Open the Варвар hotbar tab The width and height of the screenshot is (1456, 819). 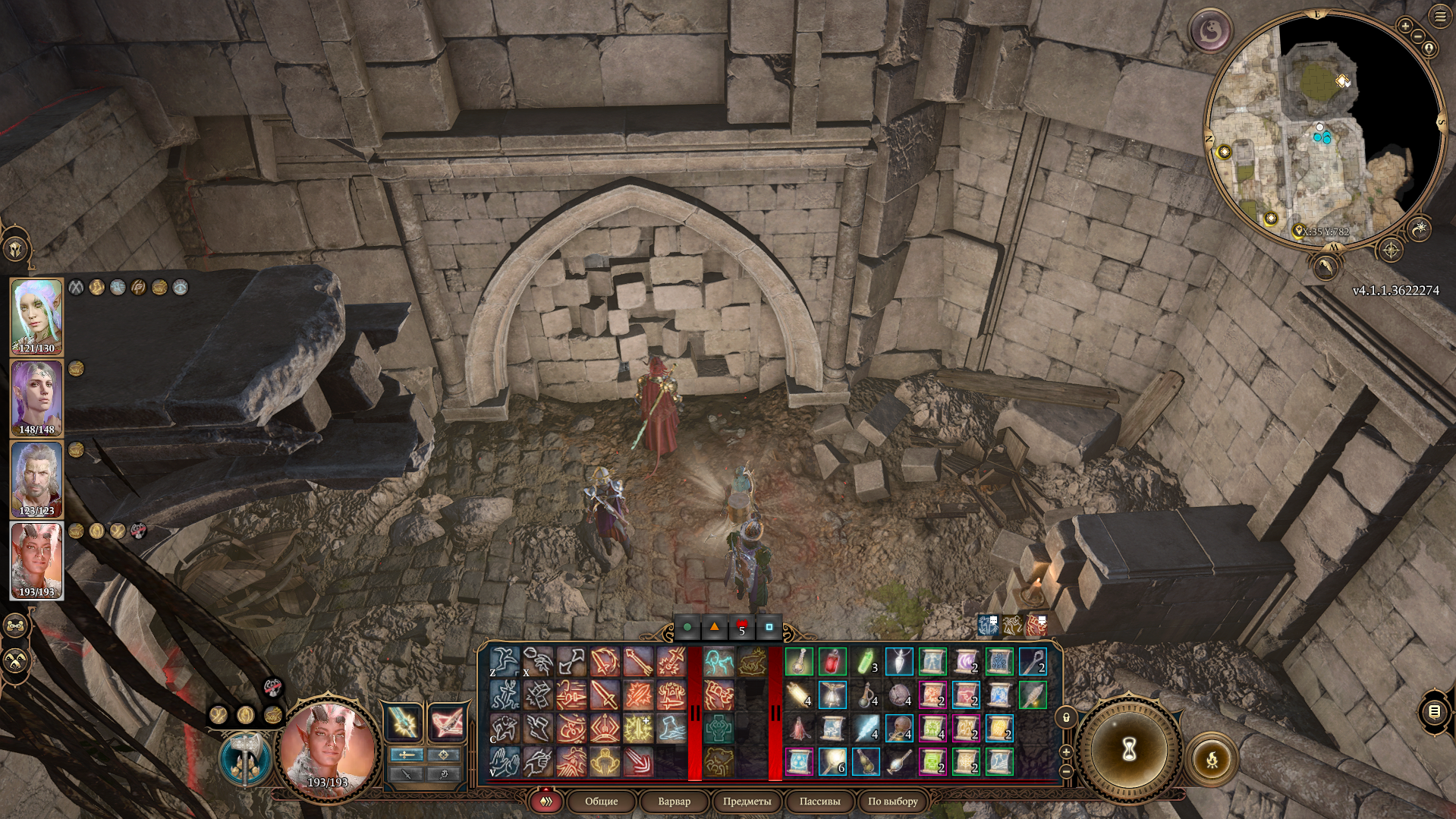pos(674,801)
